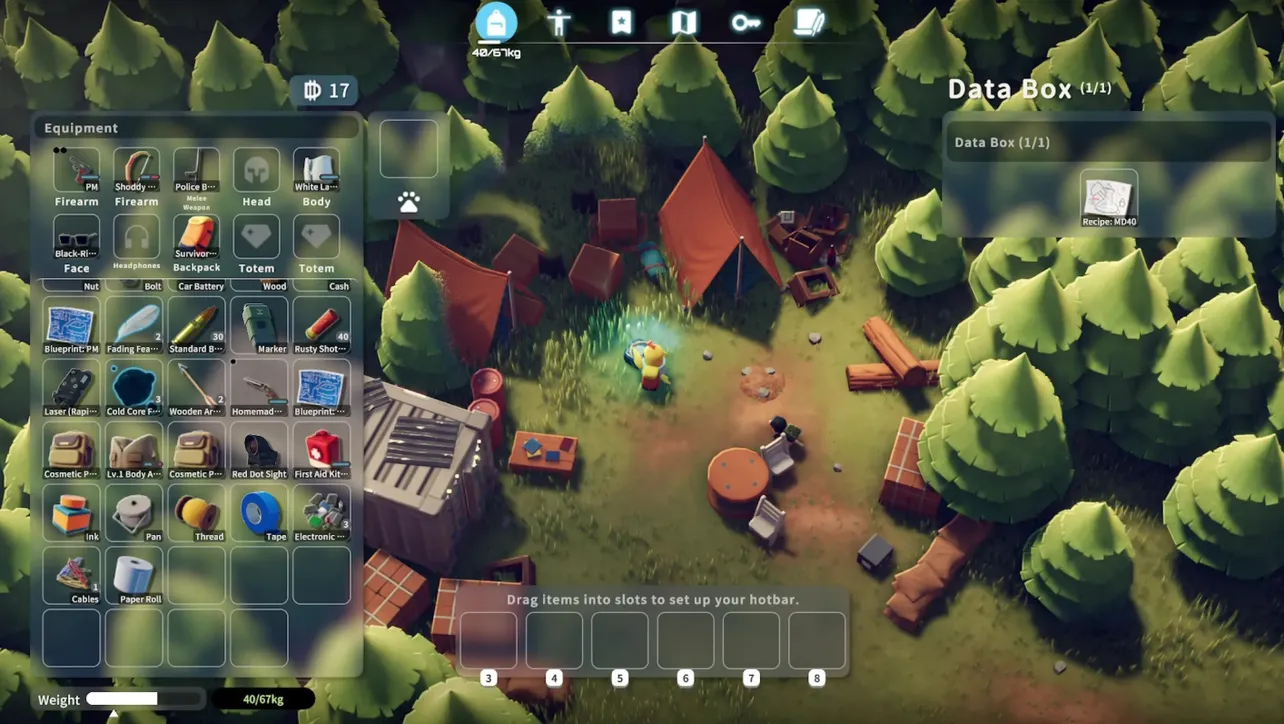Click the paw print icon below empty slot
This screenshot has width=1284, height=724.
tap(409, 199)
